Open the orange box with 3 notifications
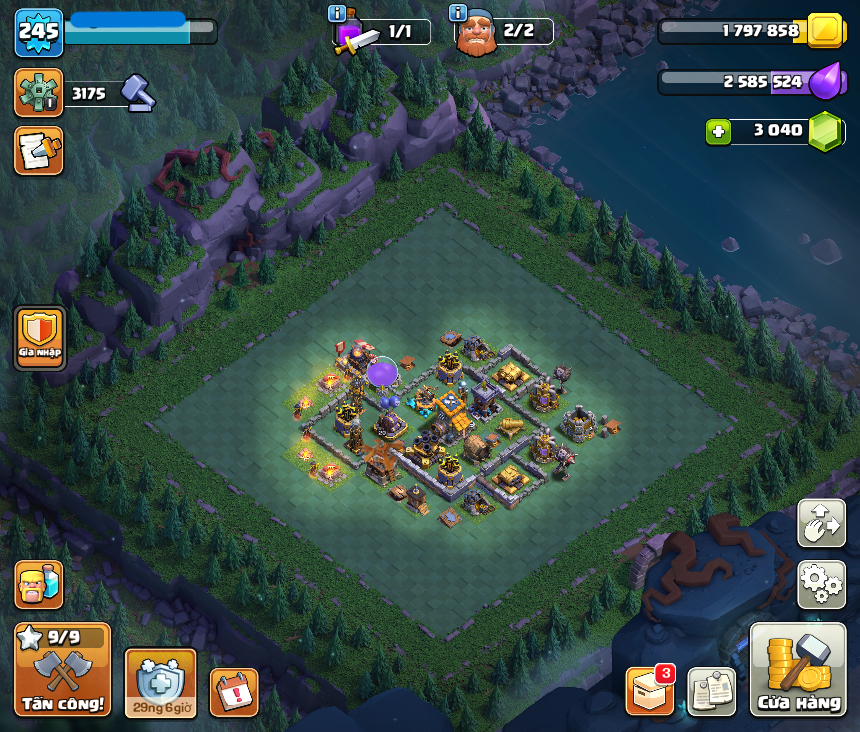Viewport: 860px width, 732px height. pyautogui.click(x=649, y=691)
